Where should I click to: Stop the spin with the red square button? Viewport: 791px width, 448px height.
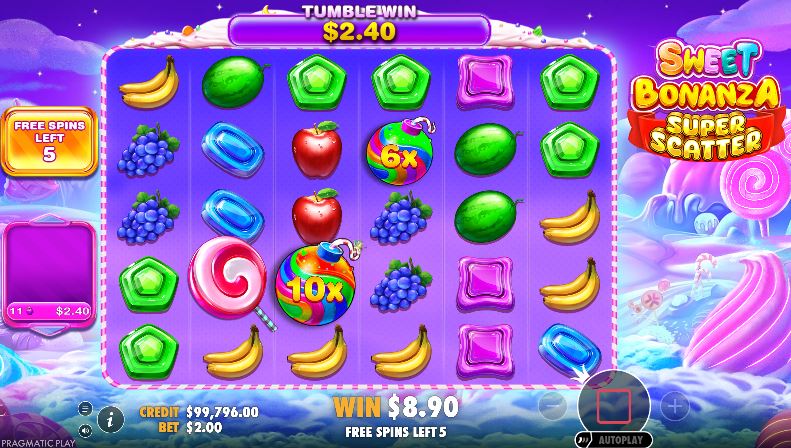(x=613, y=405)
